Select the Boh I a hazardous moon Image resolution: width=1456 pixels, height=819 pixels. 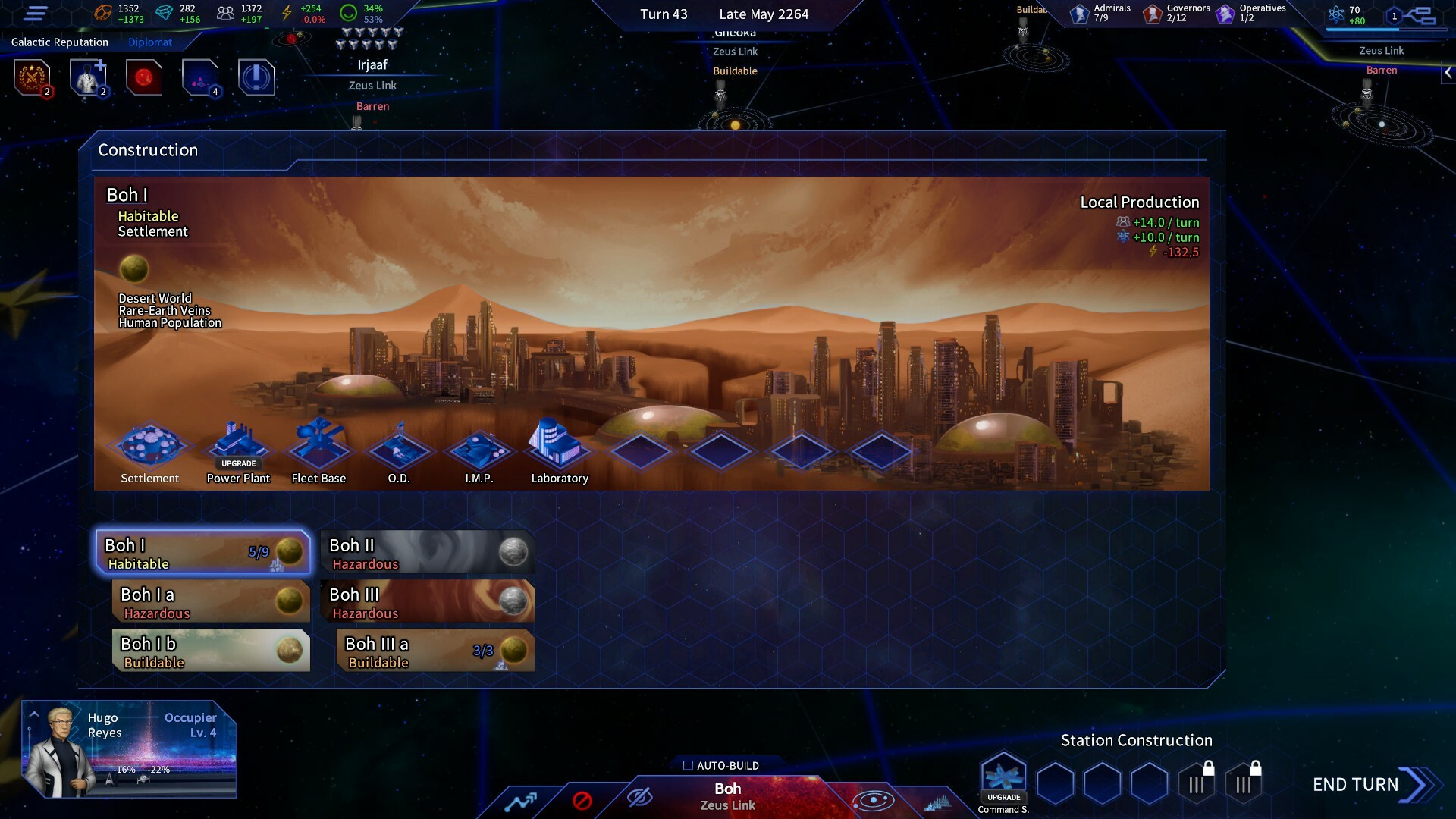(211, 602)
